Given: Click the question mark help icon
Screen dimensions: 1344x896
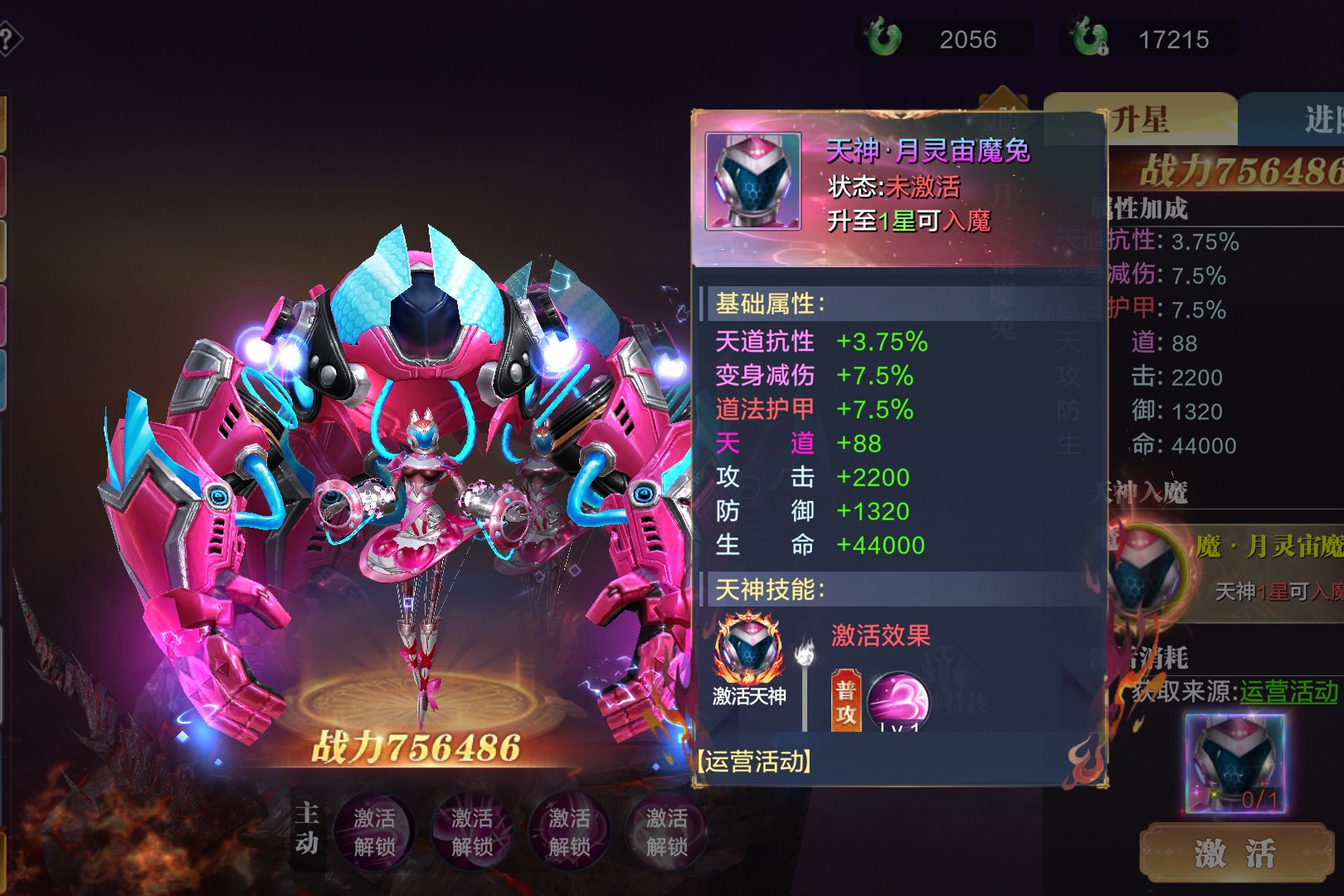Looking at the screenshot, I should [x=7, y=40].
